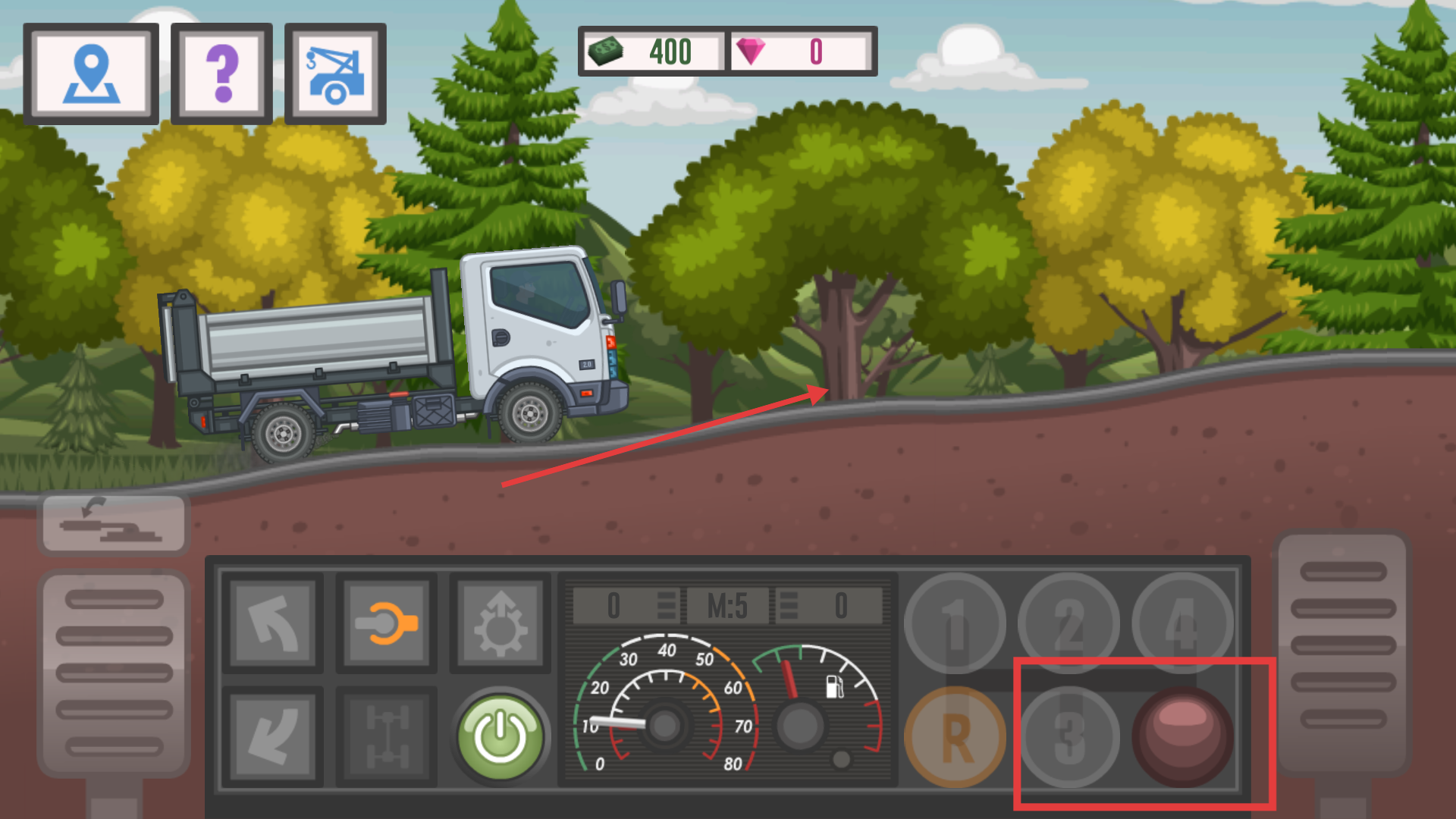Tap the handbrake lever icon button
This screenshot has width=1456, height=819.
coord(114,523)
